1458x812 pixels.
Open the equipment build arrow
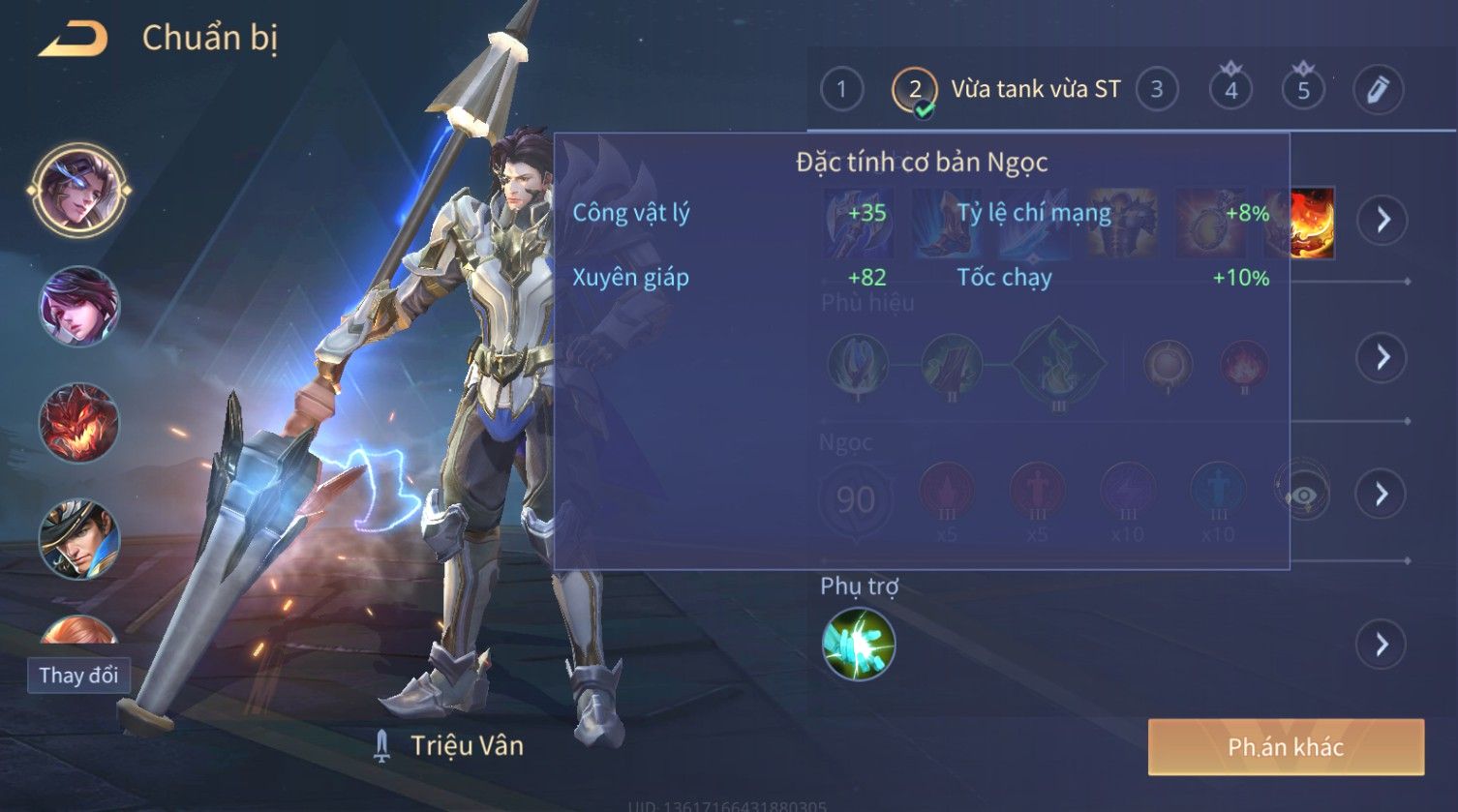[1382, 221]
